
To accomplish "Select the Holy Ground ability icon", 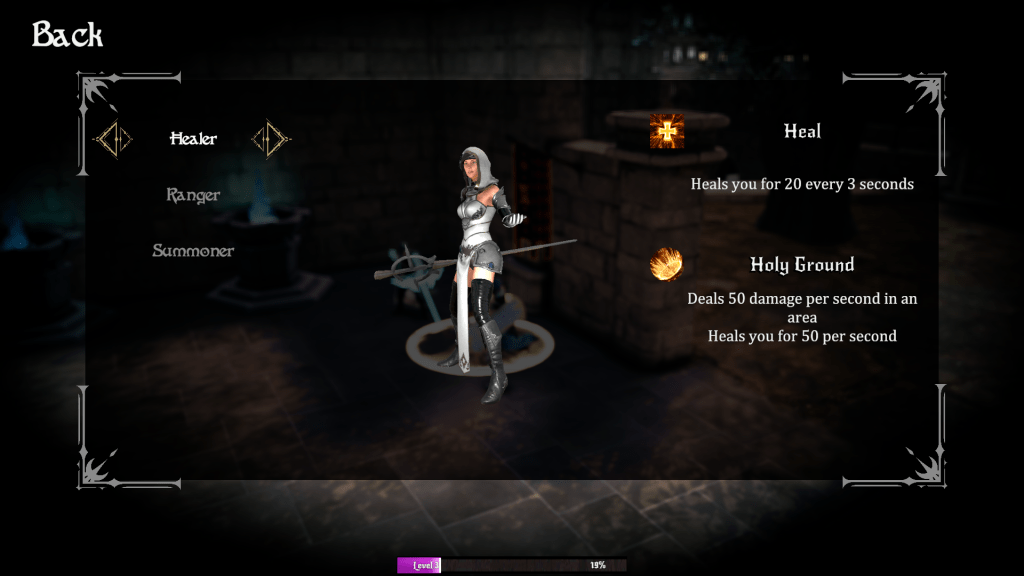I will (x=667, y=265).
